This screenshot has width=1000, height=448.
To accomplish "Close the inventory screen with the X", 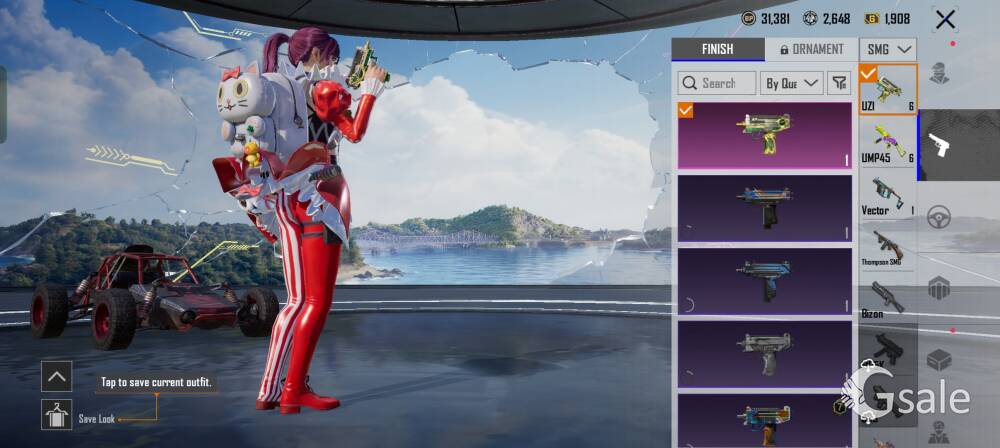I will coord(945,19).
